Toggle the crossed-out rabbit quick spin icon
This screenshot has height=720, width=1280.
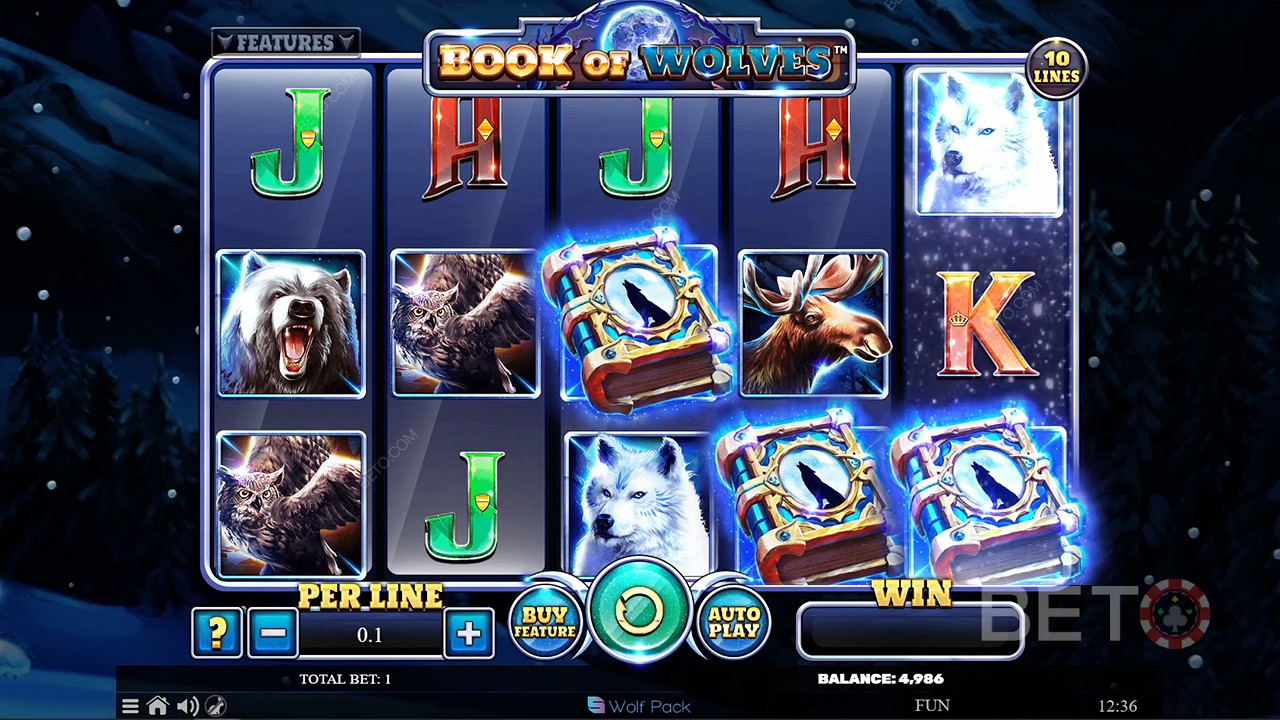pyautogui.click(x=214, y=706)
